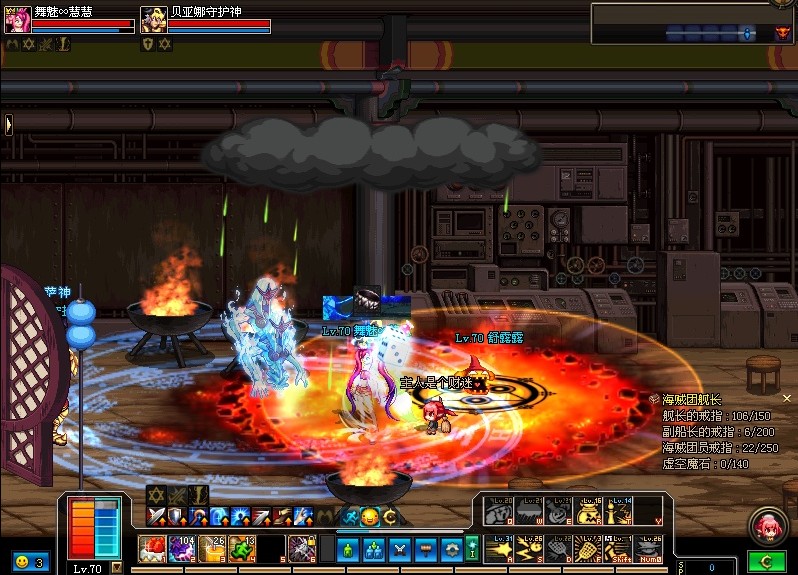This screenshot has width=798, height=575.
Task: Use the orange drink with 26 count
Action: tap(212, 548)
